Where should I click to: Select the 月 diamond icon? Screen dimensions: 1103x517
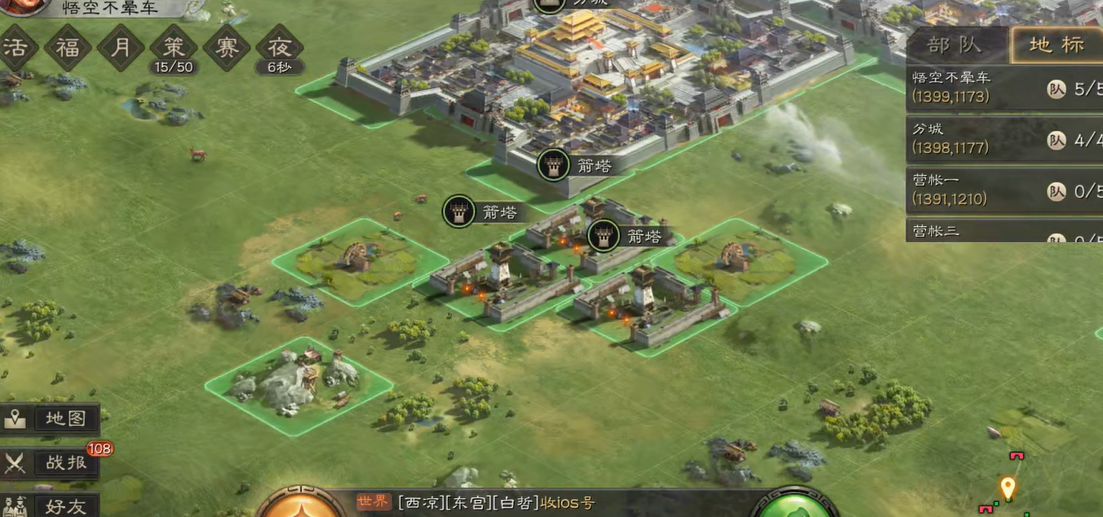[x=121, y=48]
